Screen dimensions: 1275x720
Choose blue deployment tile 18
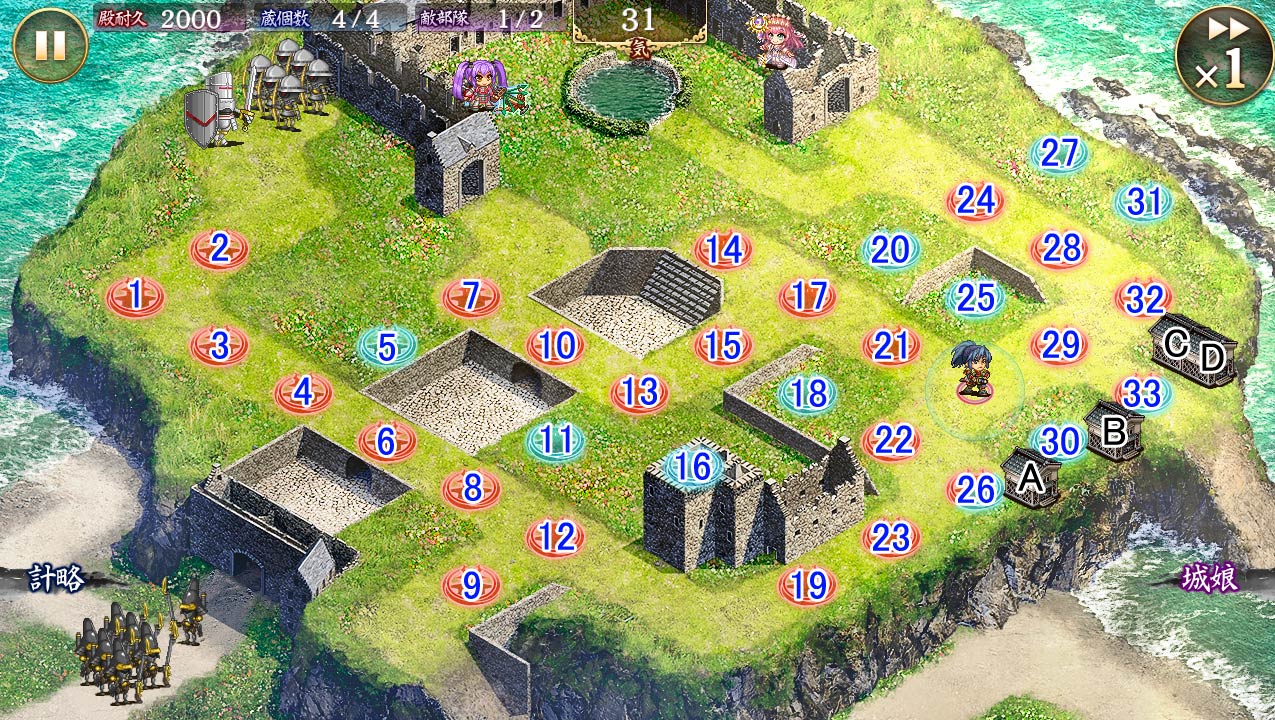(x=807, y=393)
